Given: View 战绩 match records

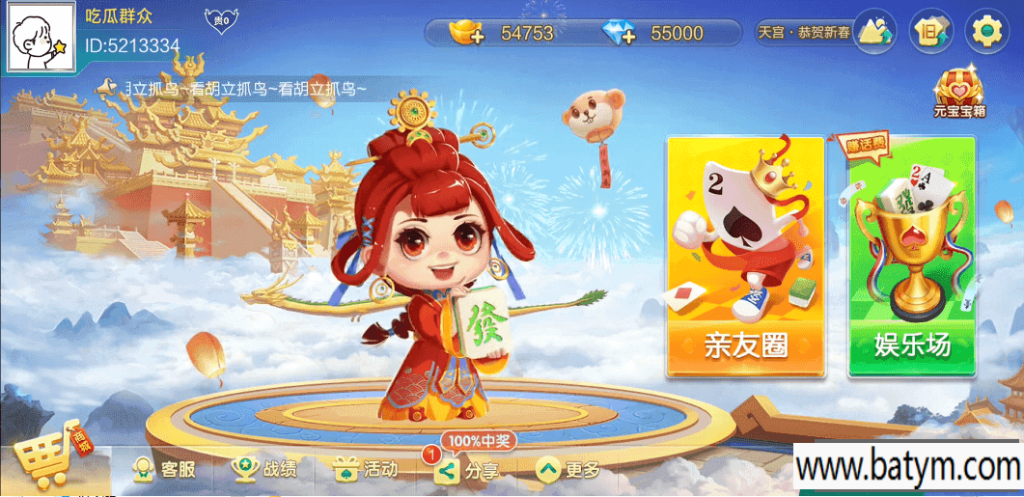Looking at the screenshot, I should 264,468.
